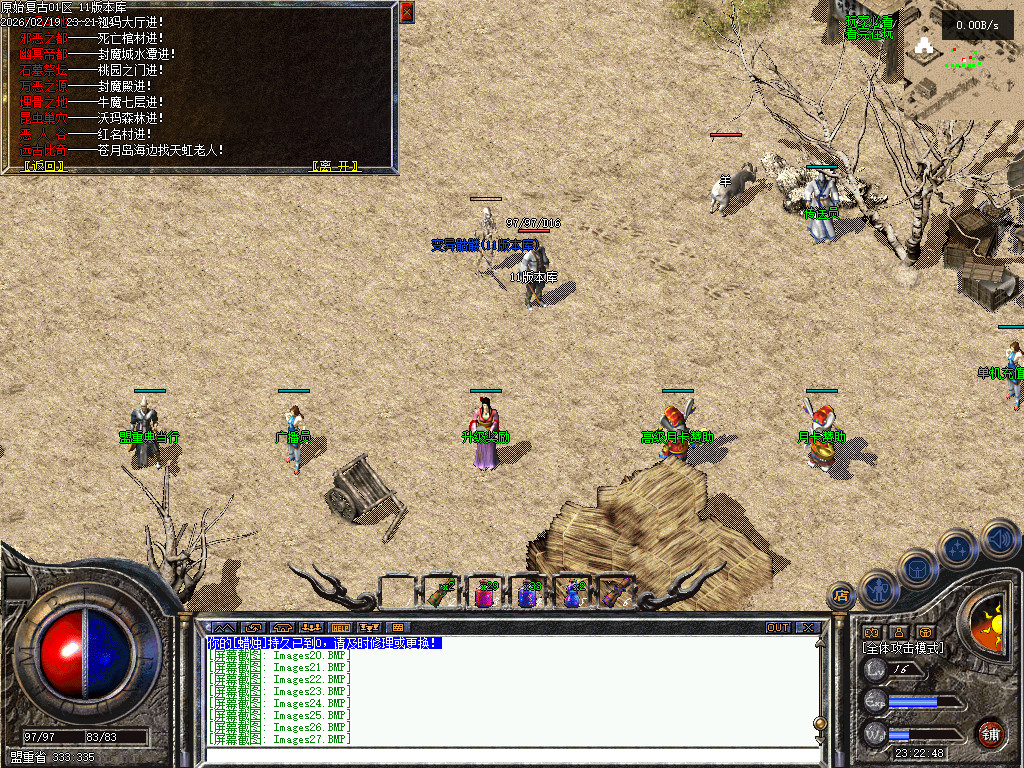
Task: Pick the 石墓祭坛 destination
Action: tap(45, 70)
